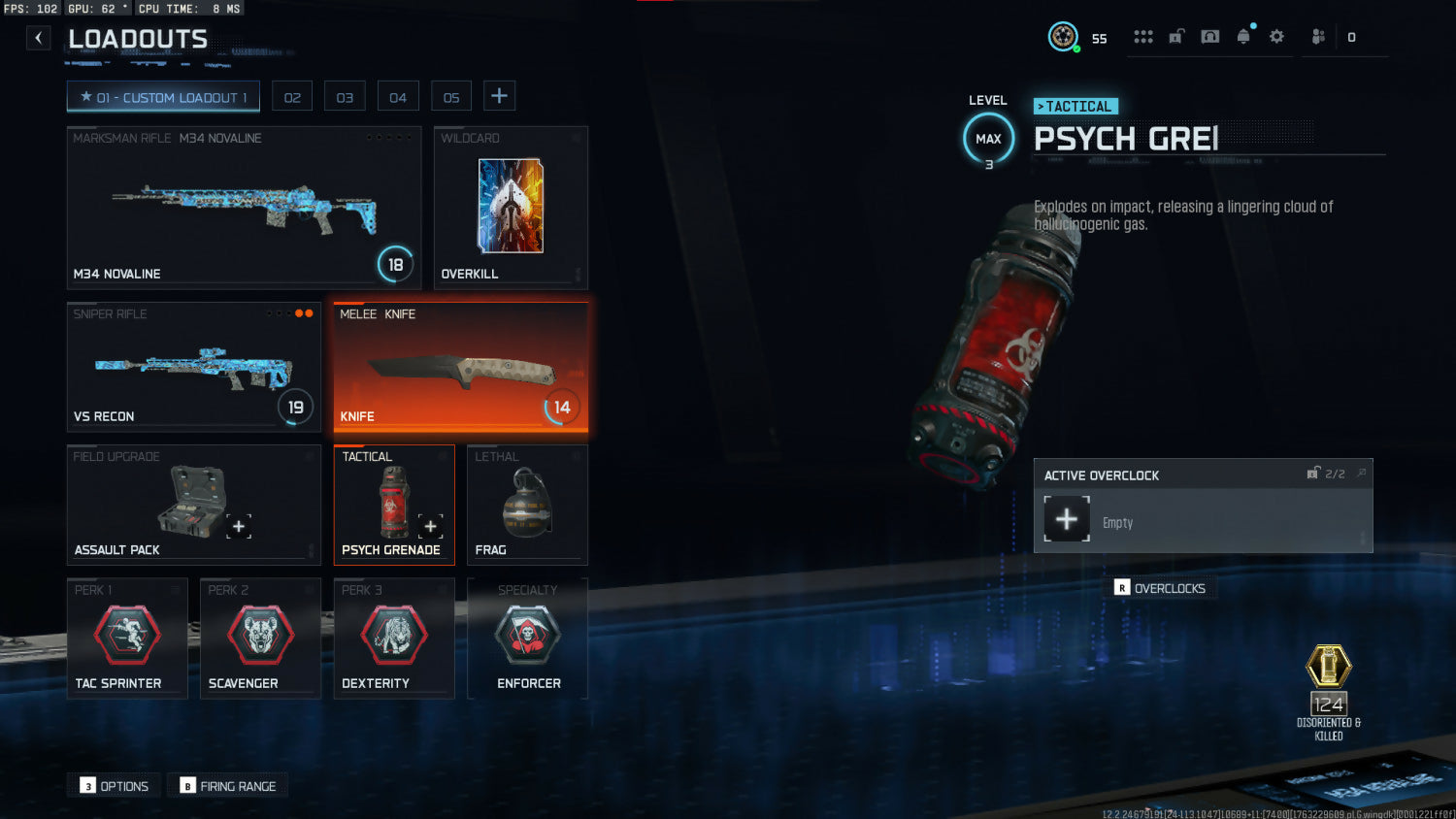Choose the Knife melee slot

[x=460, y=367]
